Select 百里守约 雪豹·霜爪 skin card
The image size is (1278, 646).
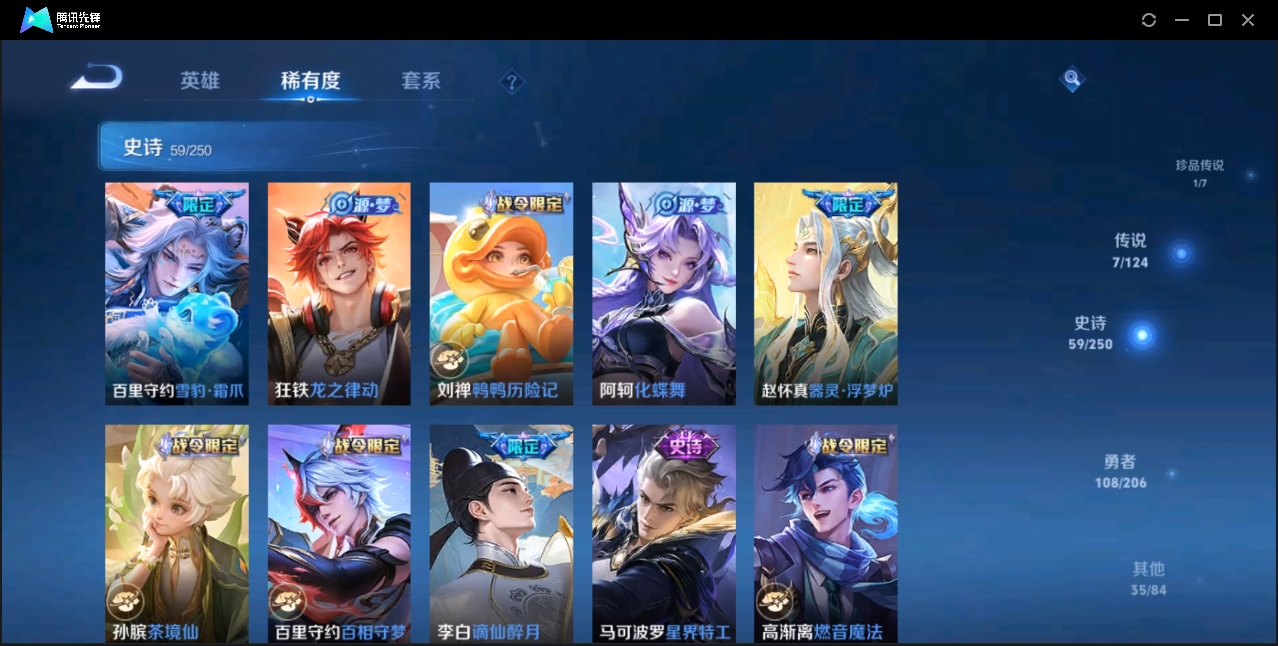pyautogui.click(x=177, y=293)
